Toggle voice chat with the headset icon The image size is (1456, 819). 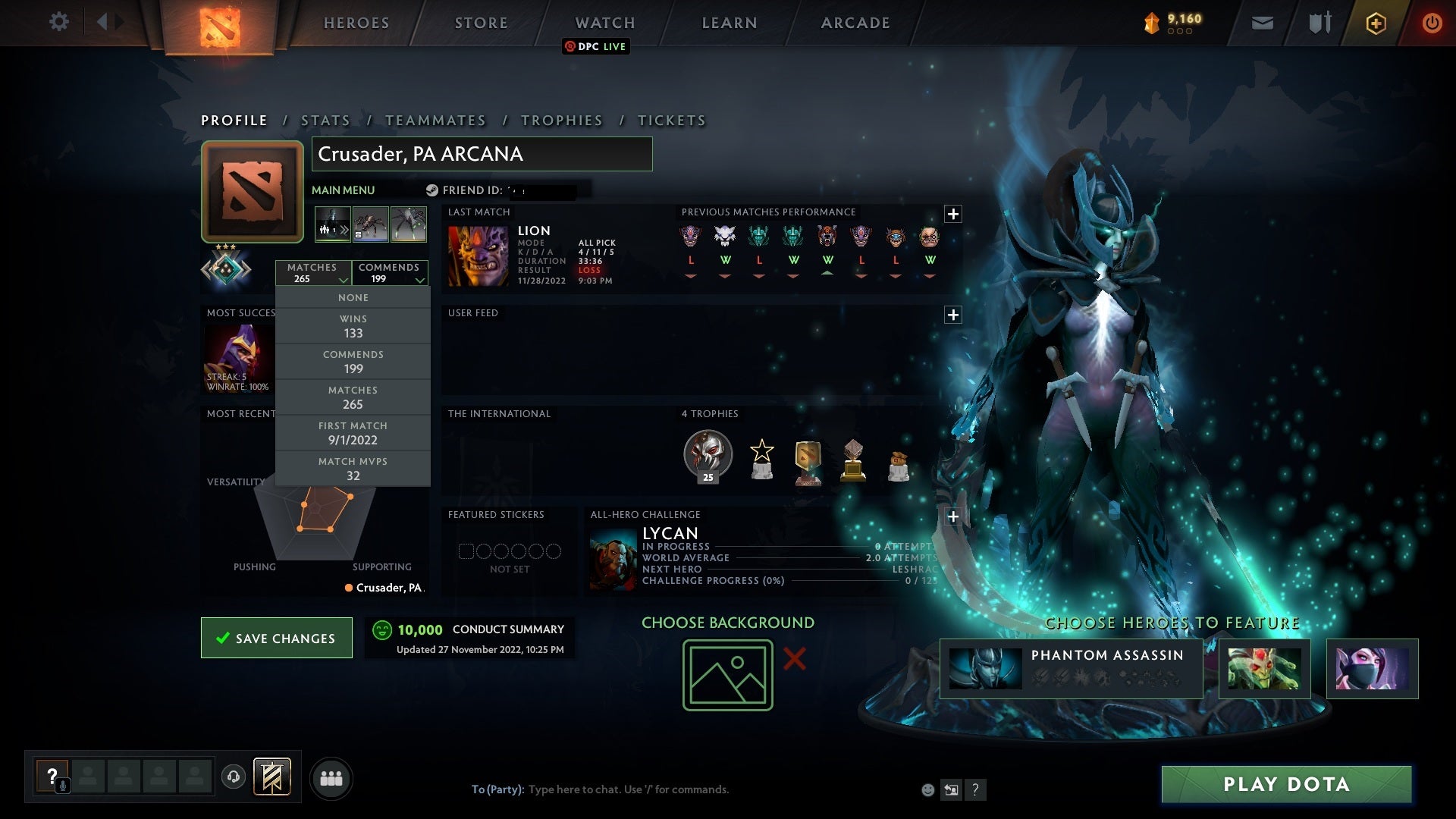[234, 777]
